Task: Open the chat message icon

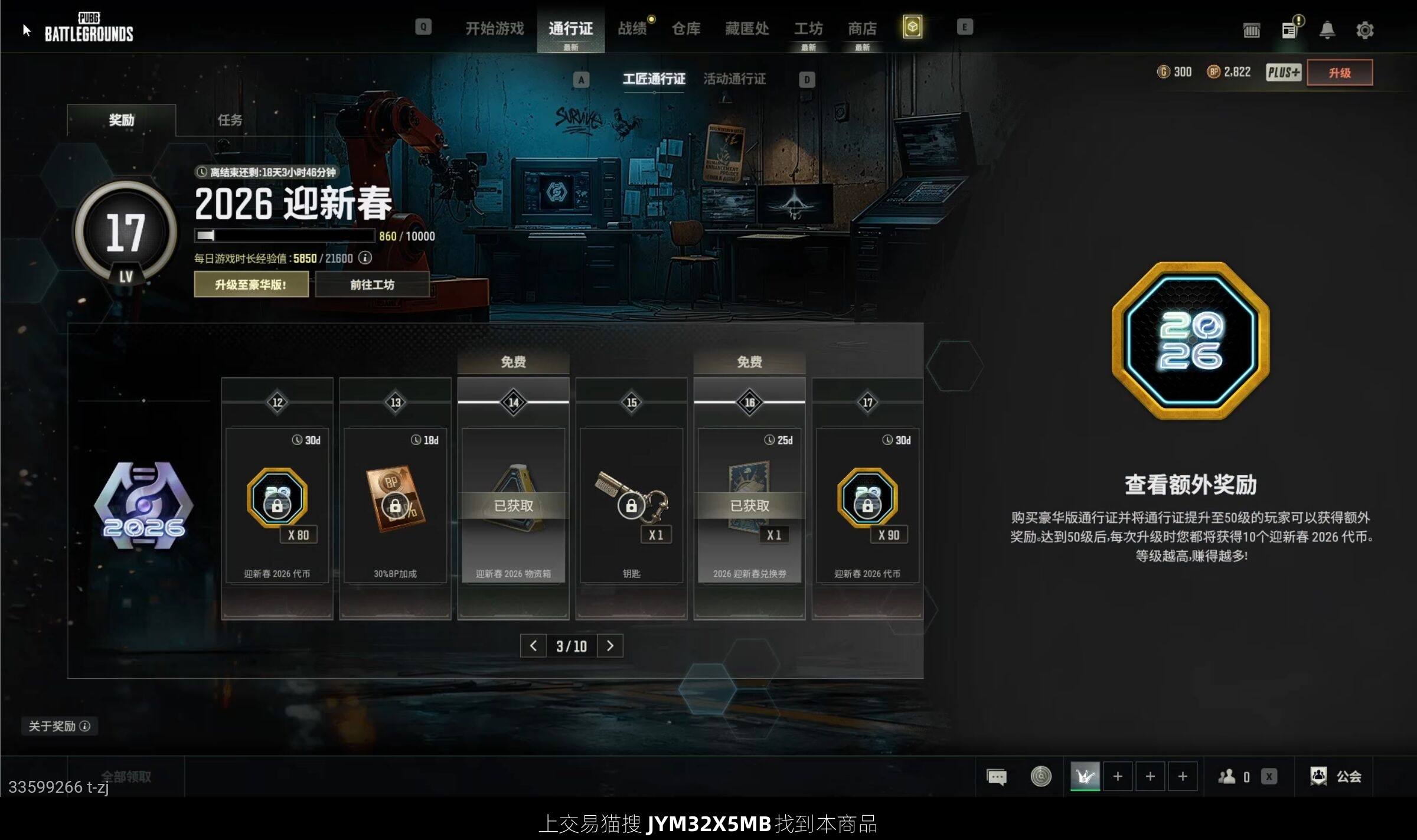Action: [x=997, y=776]
